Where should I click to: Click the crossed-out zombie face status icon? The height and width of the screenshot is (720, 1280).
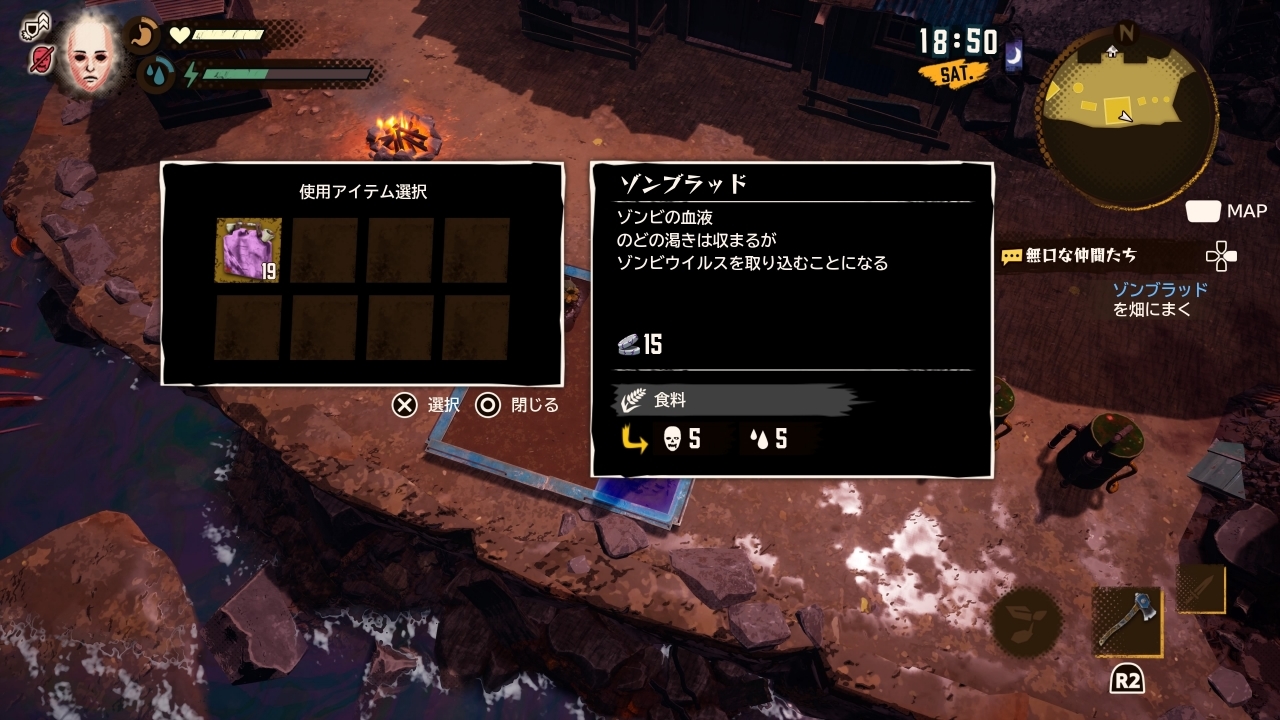pyautogui.click(x=42, y=59)
